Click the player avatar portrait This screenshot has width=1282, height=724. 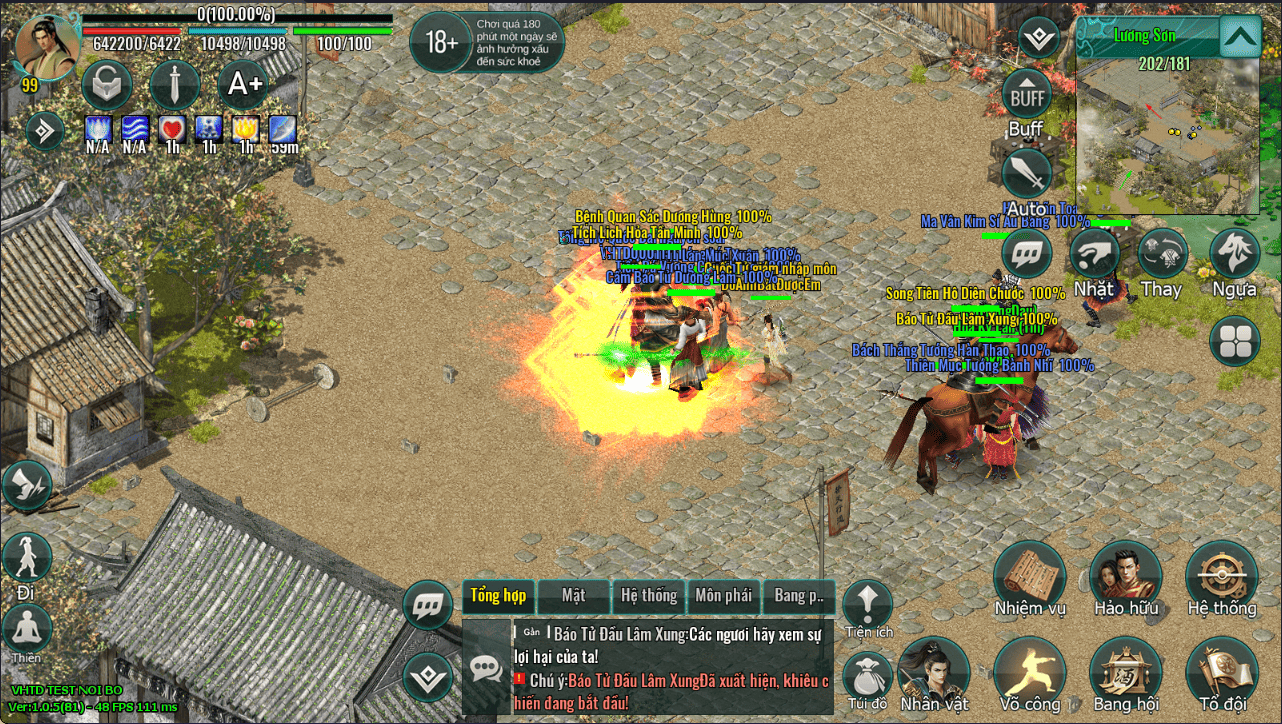coord(47,45)
